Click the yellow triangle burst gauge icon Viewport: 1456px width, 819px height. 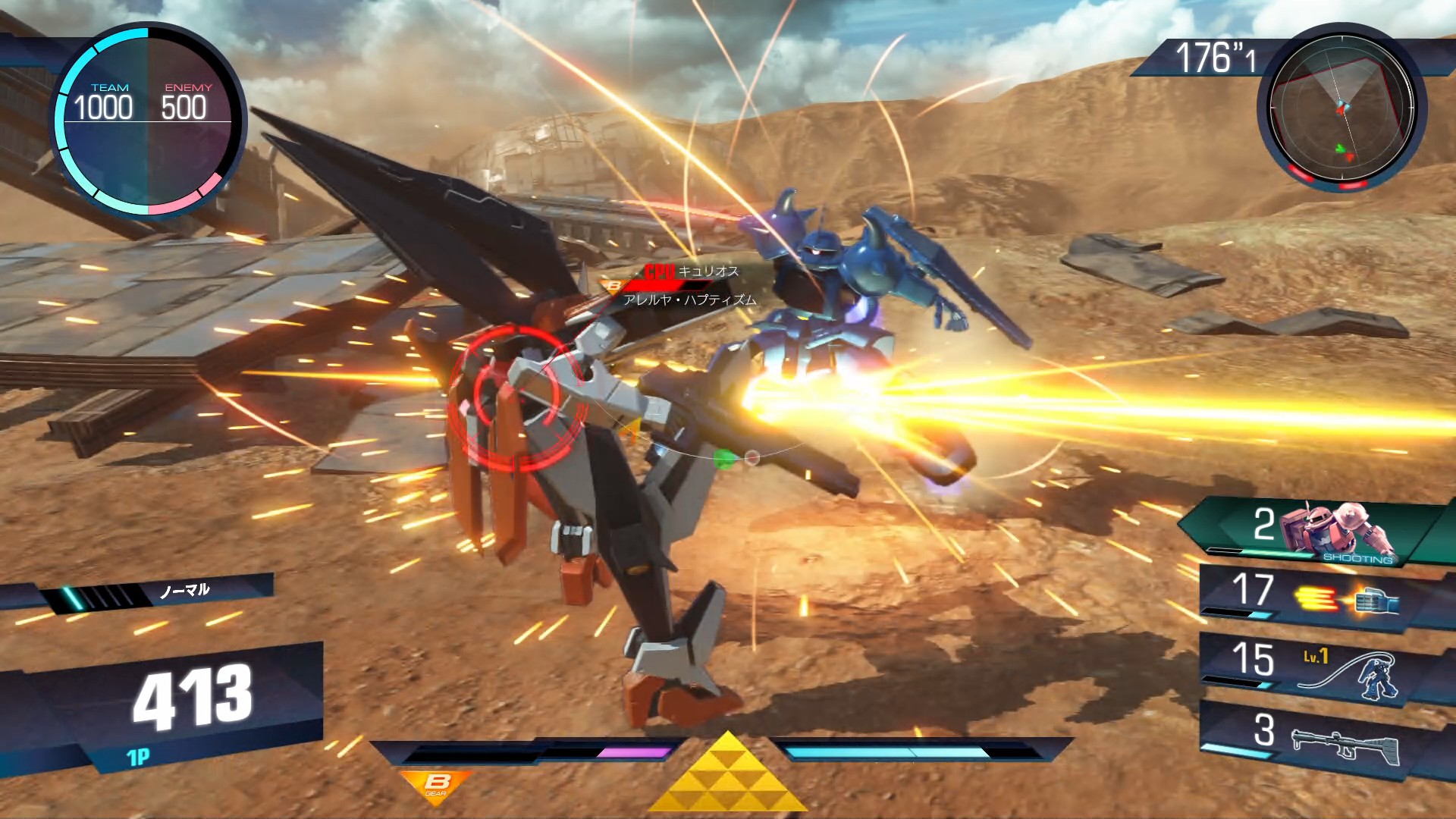point(728,773)
